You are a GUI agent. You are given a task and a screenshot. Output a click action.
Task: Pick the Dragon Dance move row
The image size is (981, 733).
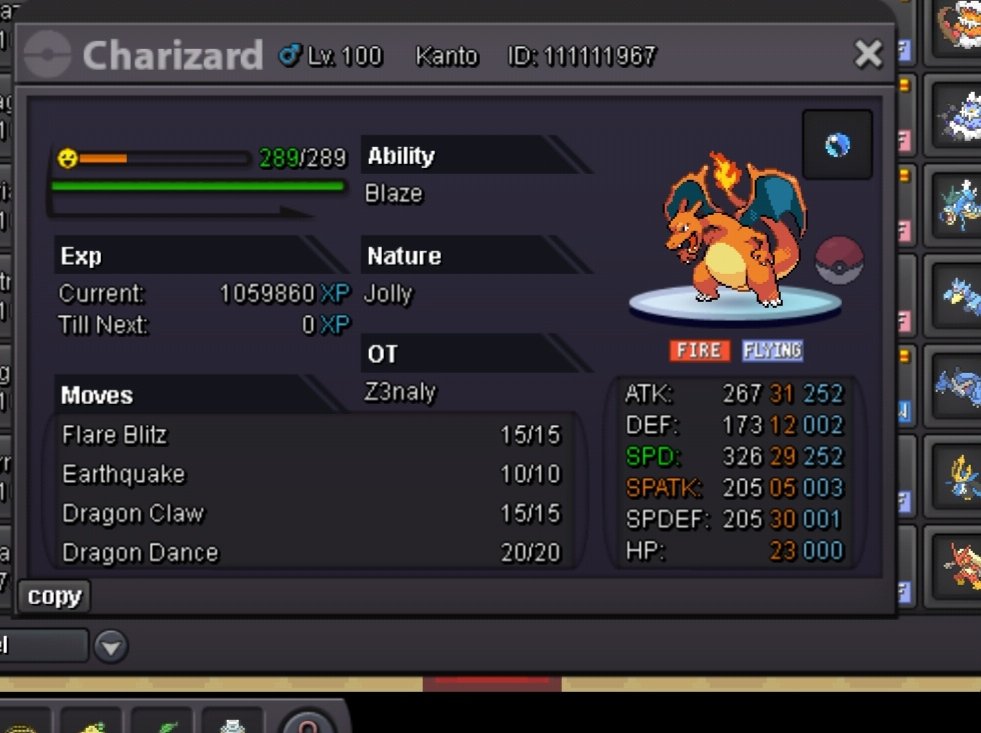(312, 552)
